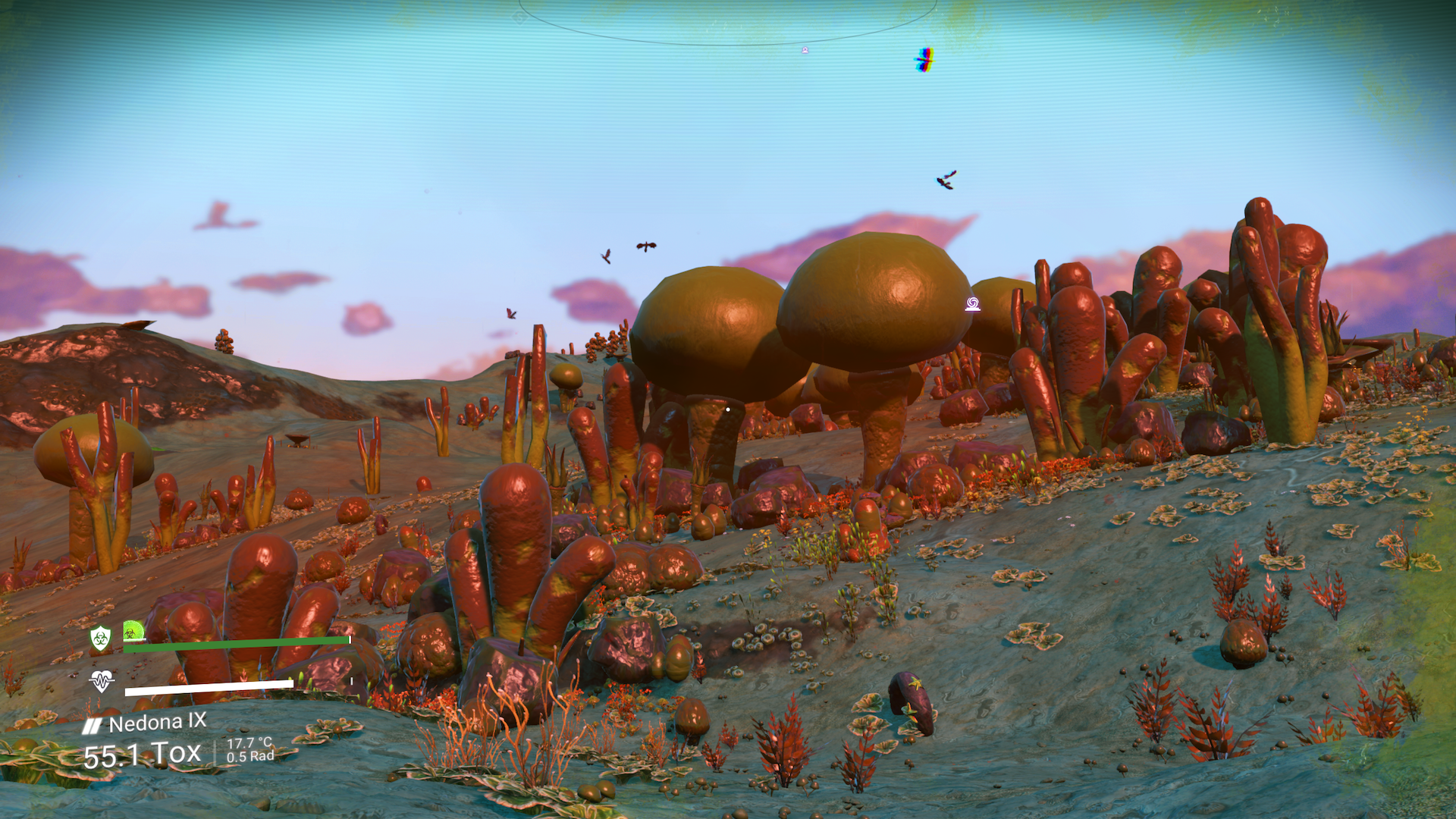Click the largest domed mushroom in the center

872,296
